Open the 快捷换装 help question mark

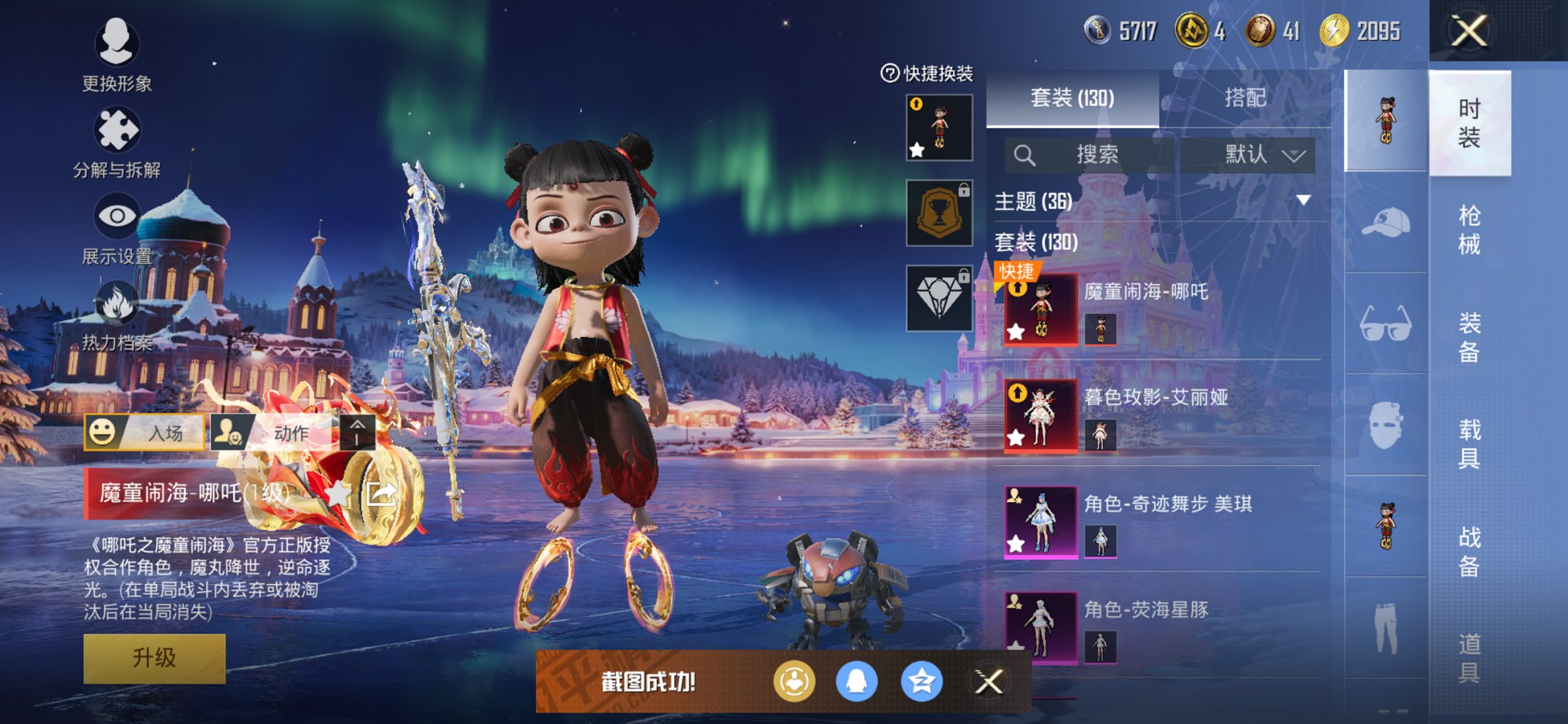[x=890, y=73]
